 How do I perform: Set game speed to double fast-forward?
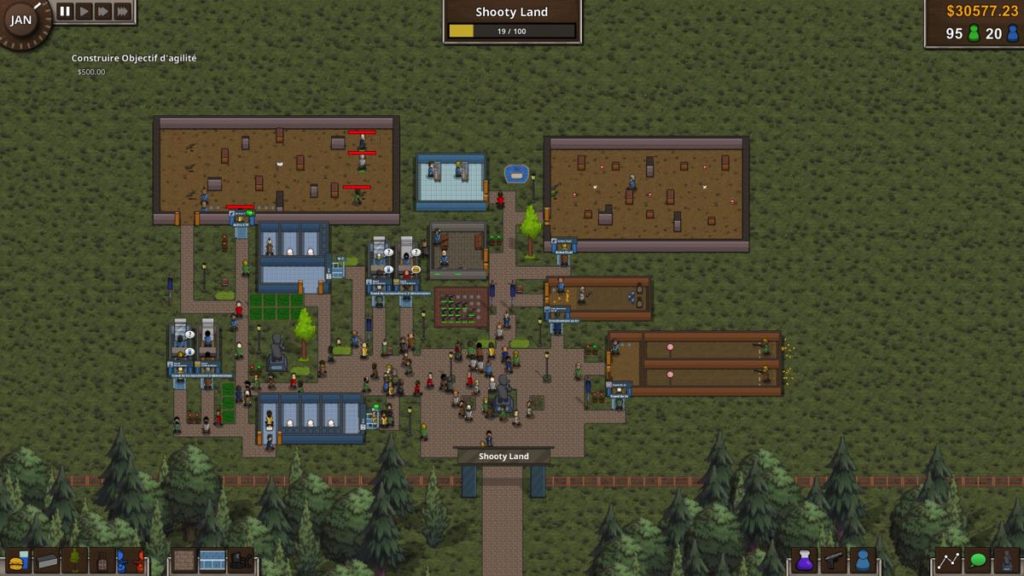click(103, 11)
